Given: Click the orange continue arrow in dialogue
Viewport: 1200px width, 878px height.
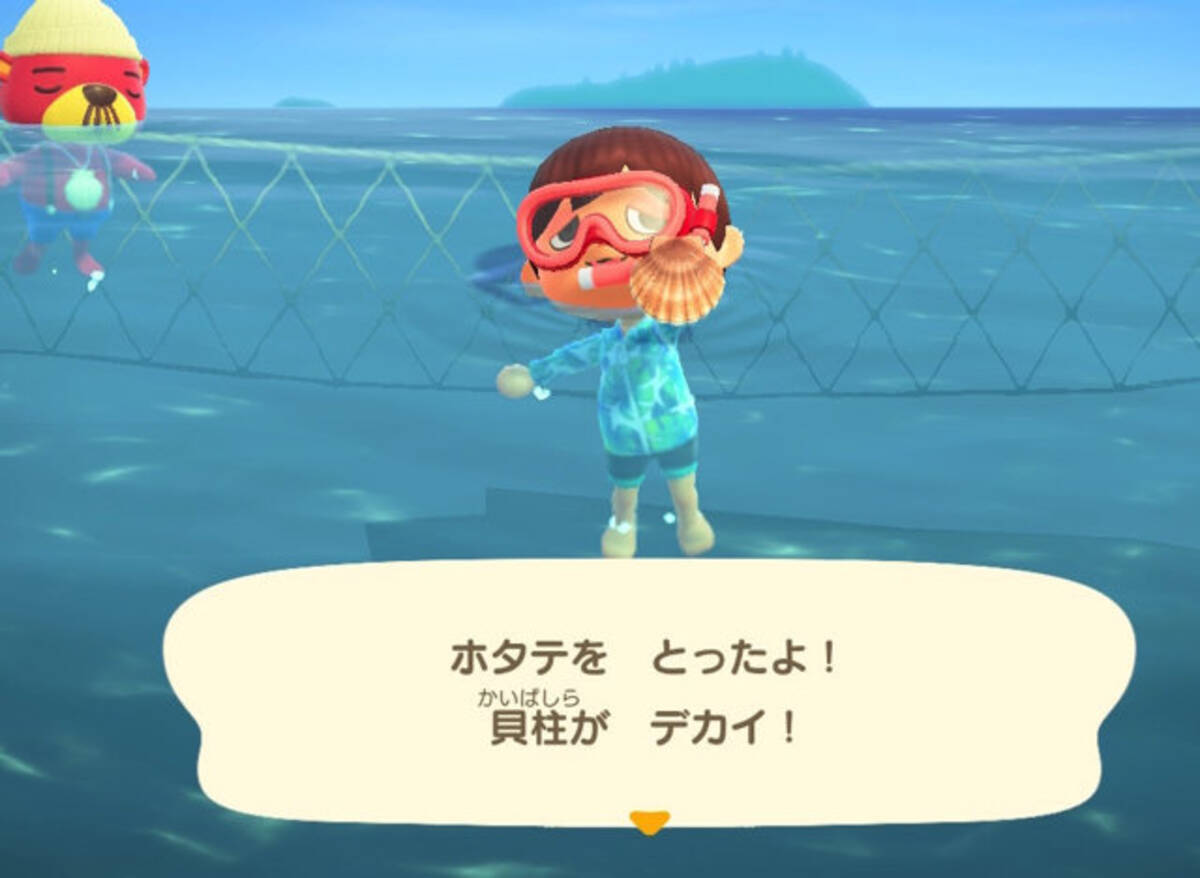Looking at the screenshot, I should (x=648, y=821).
